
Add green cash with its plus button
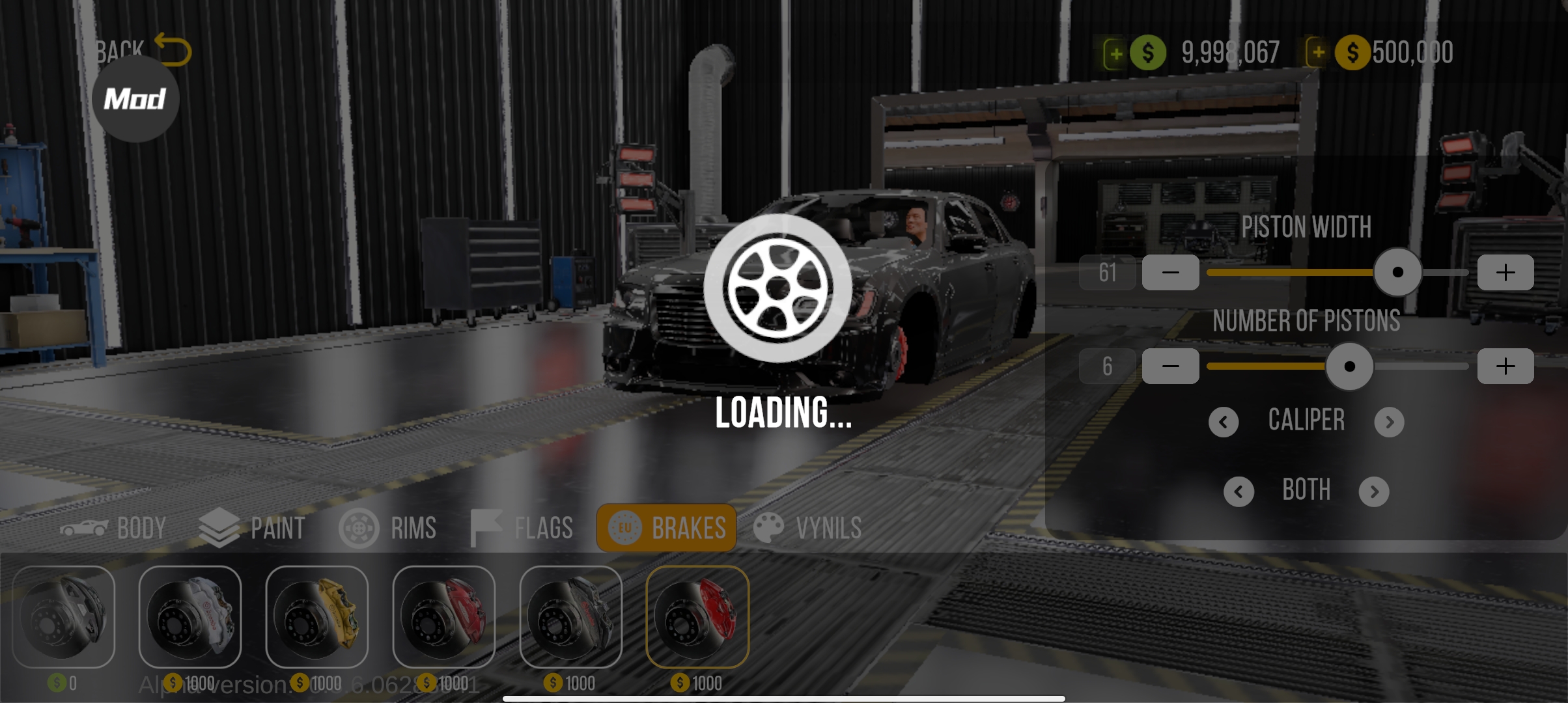click(1115, 53)
